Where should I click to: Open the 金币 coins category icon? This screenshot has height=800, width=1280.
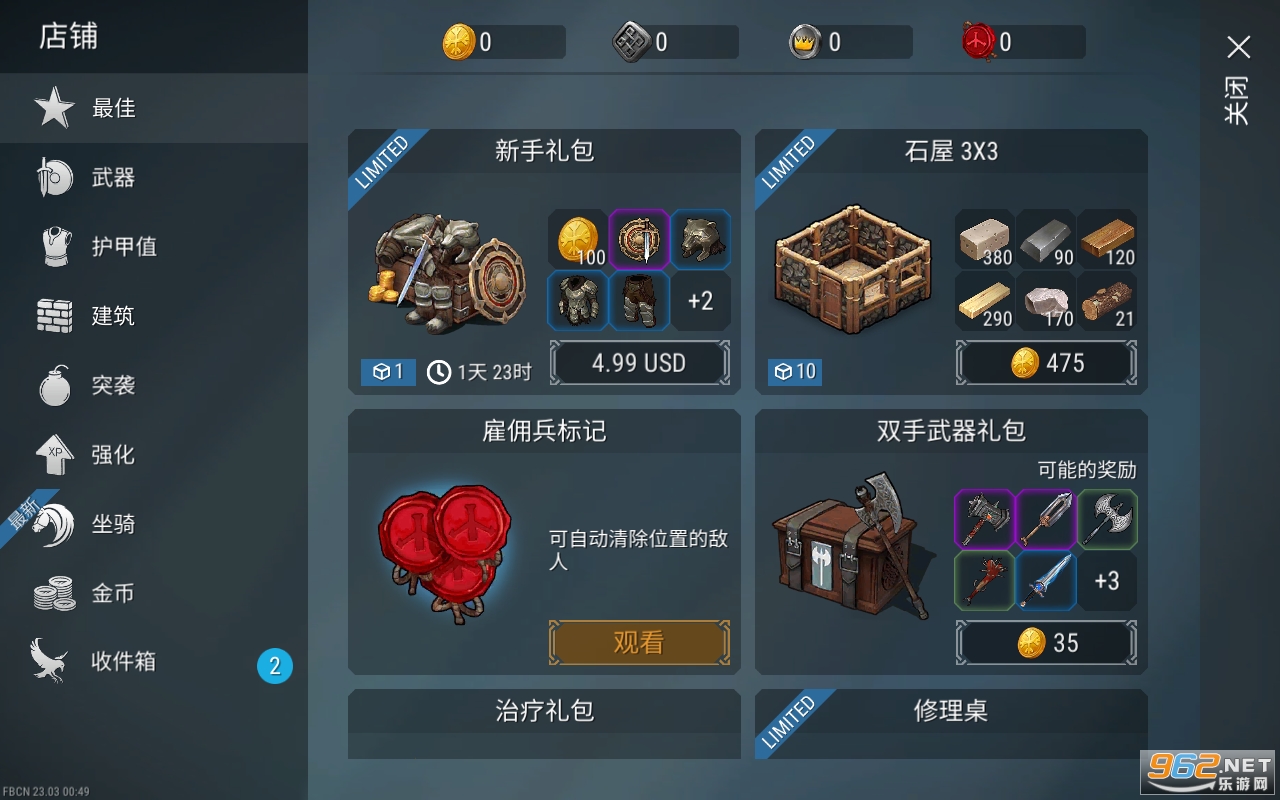click(55, 592)
